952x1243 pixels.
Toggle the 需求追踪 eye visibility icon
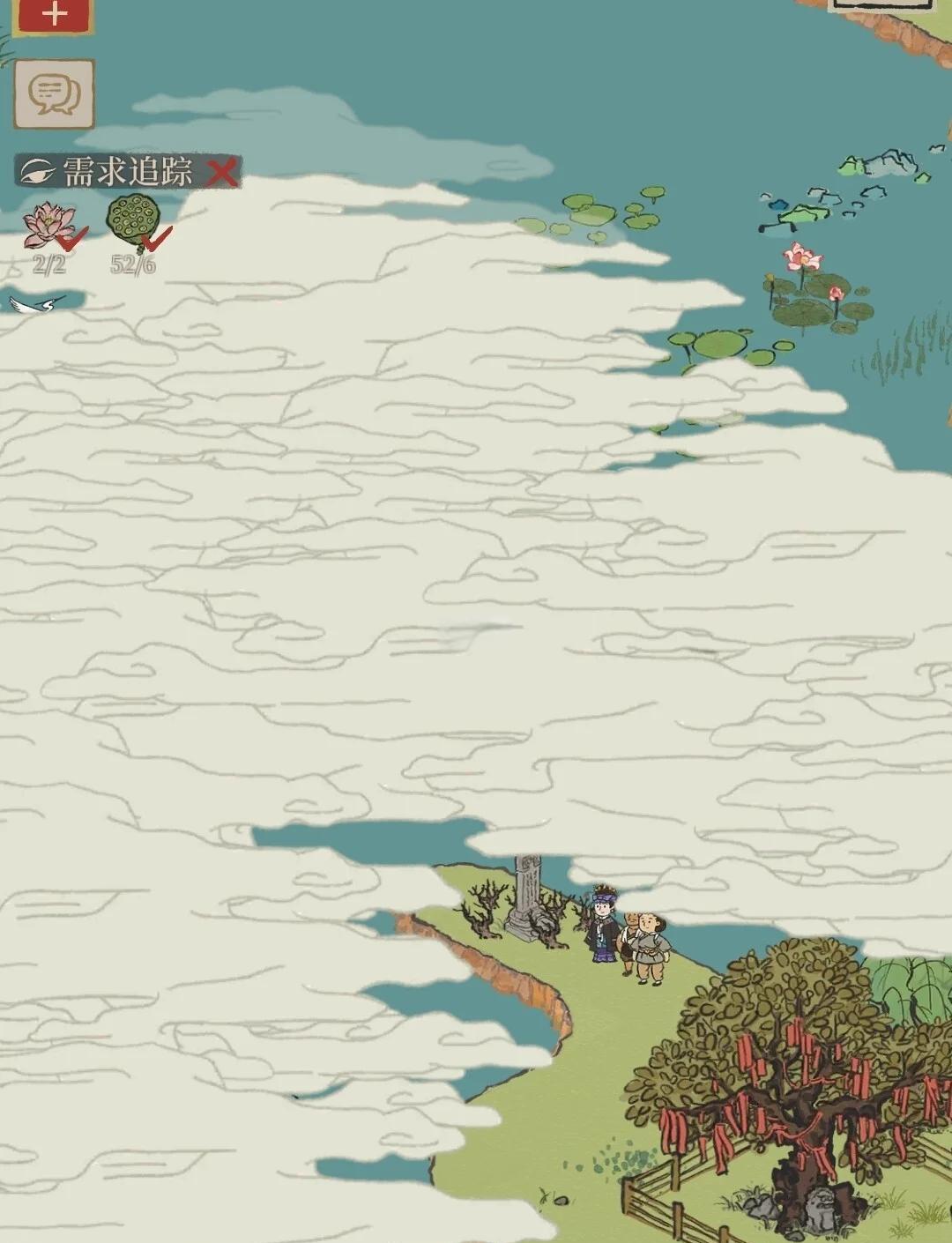pos(38,171)
